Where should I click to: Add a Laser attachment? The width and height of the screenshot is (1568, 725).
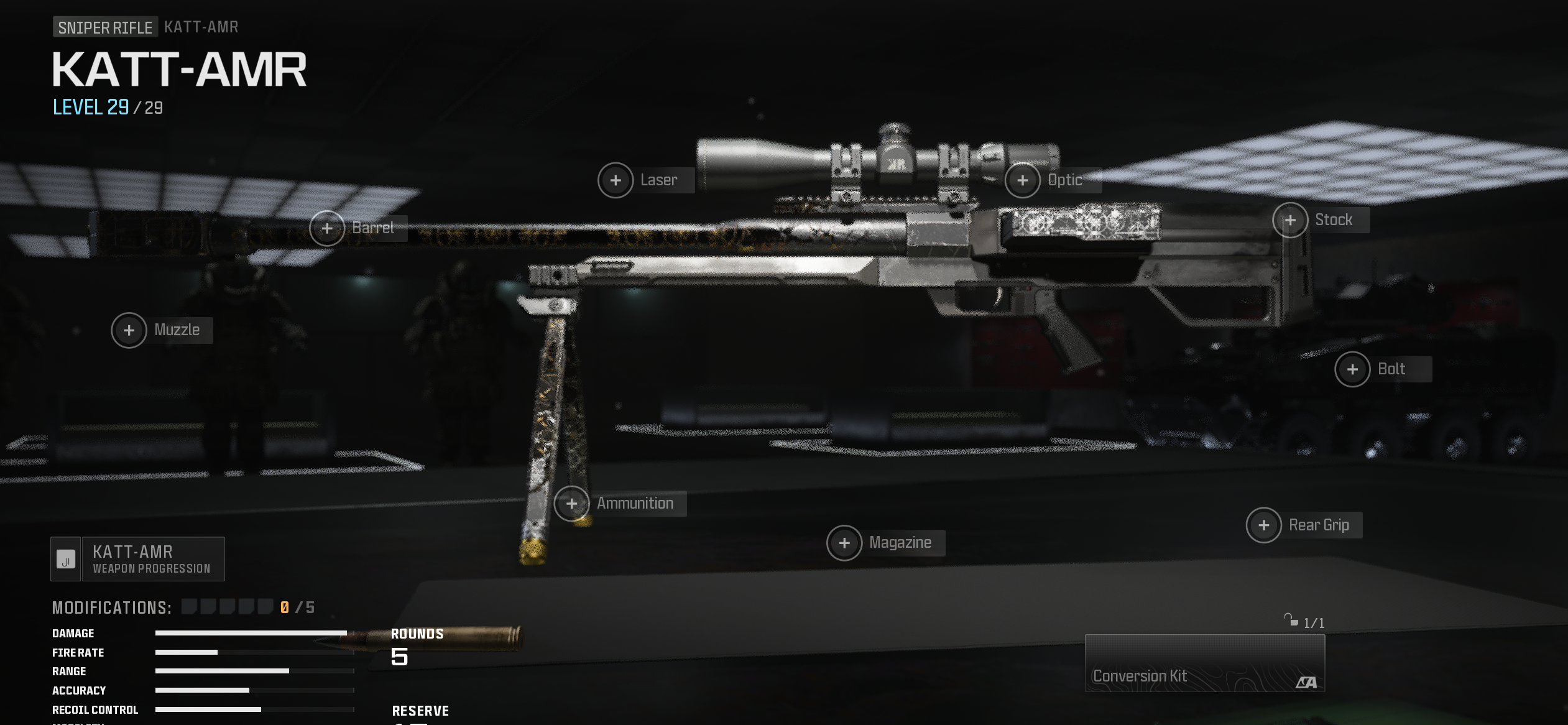pos(616,180)
